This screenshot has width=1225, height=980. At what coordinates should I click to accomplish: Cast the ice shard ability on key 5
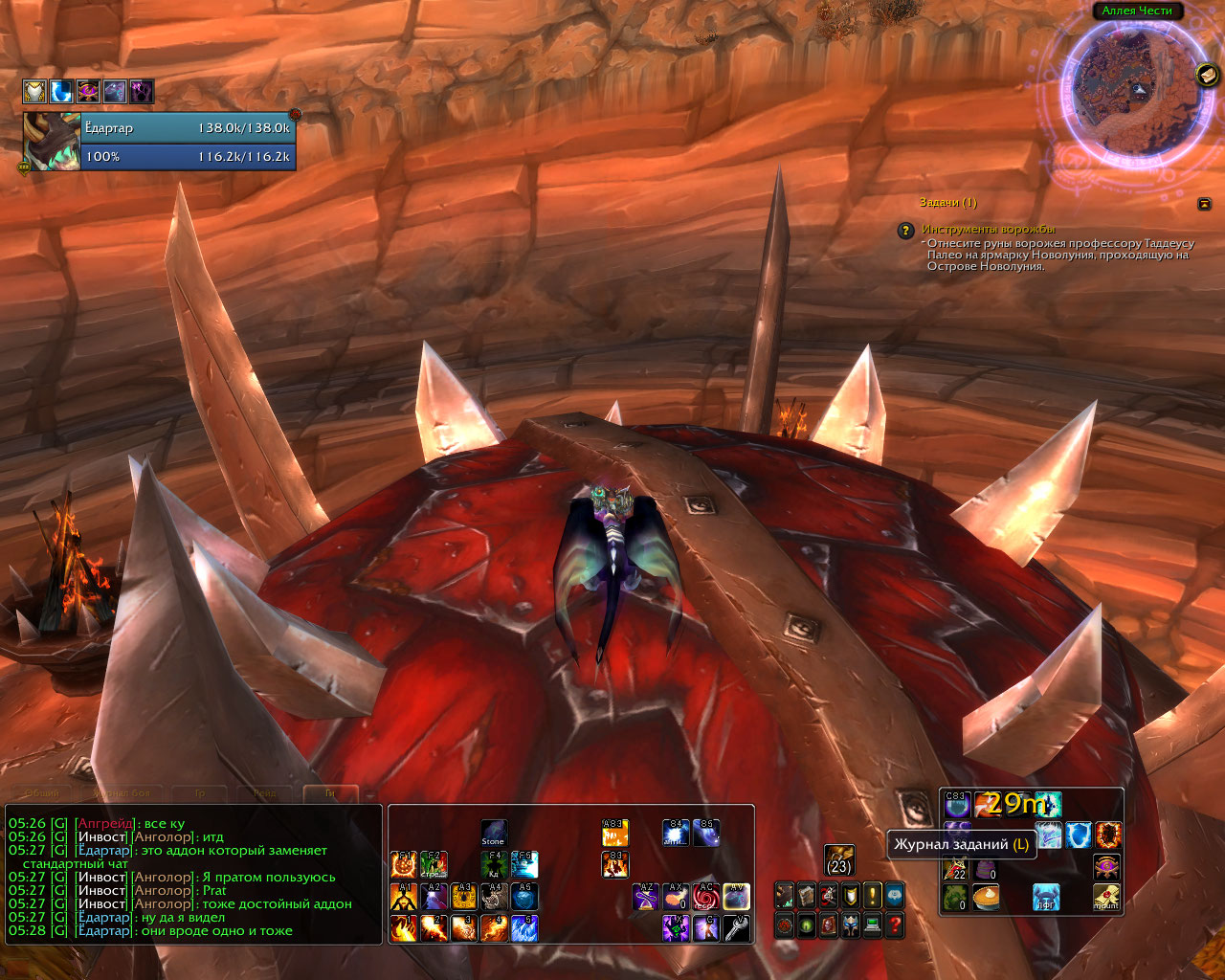[x=524, y=927]
